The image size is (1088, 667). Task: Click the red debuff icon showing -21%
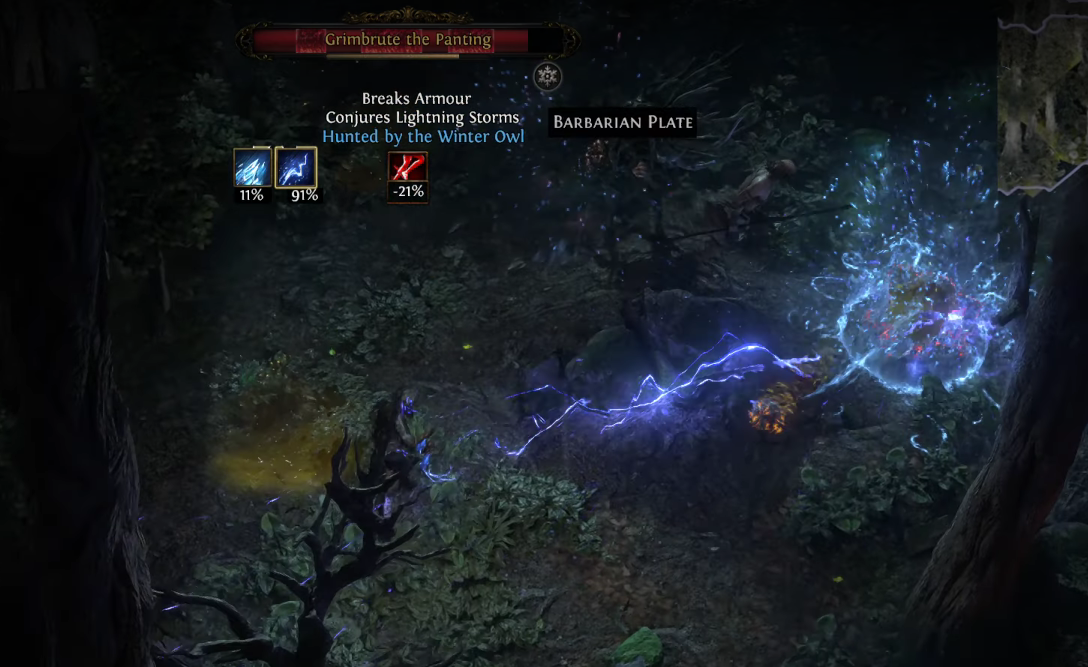click(408, 167)
